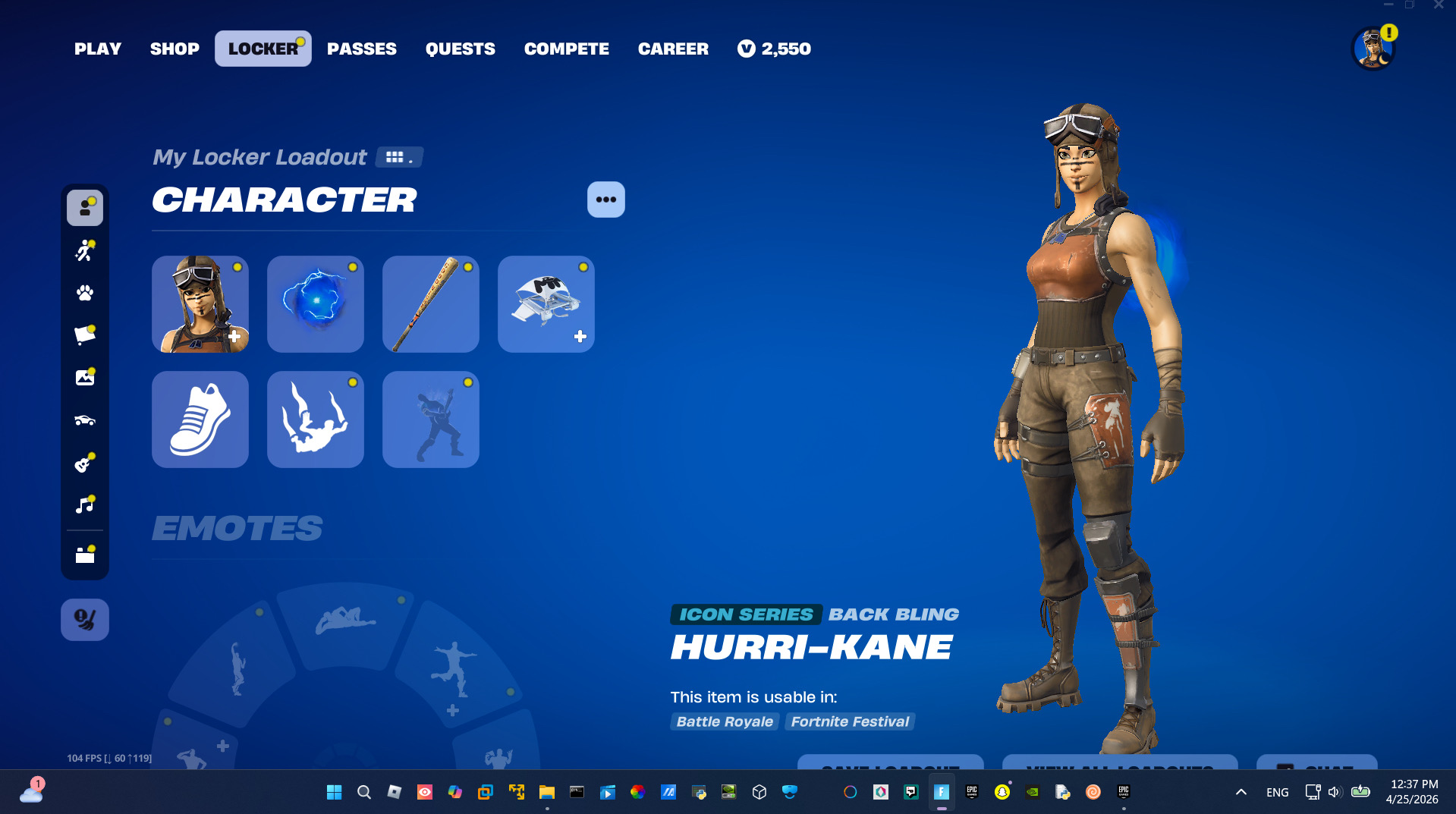Pick the white glider slot
The image size is (1456, 814).
click(x=546, y=304)
